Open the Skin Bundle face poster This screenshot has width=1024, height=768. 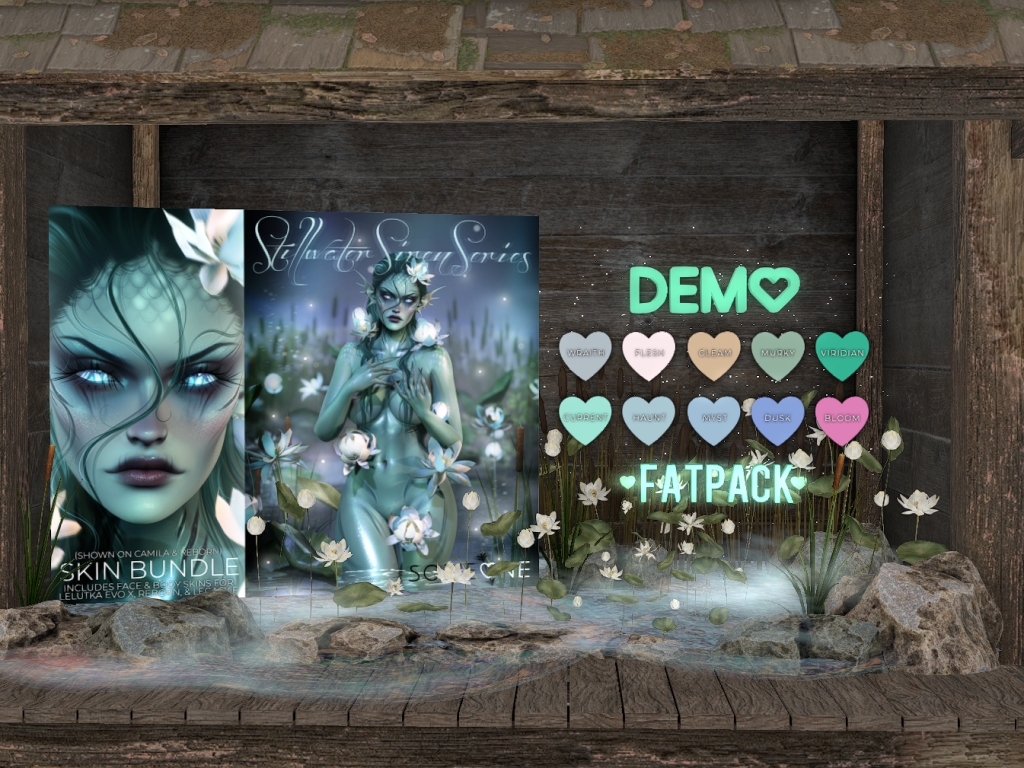[146, 400]
